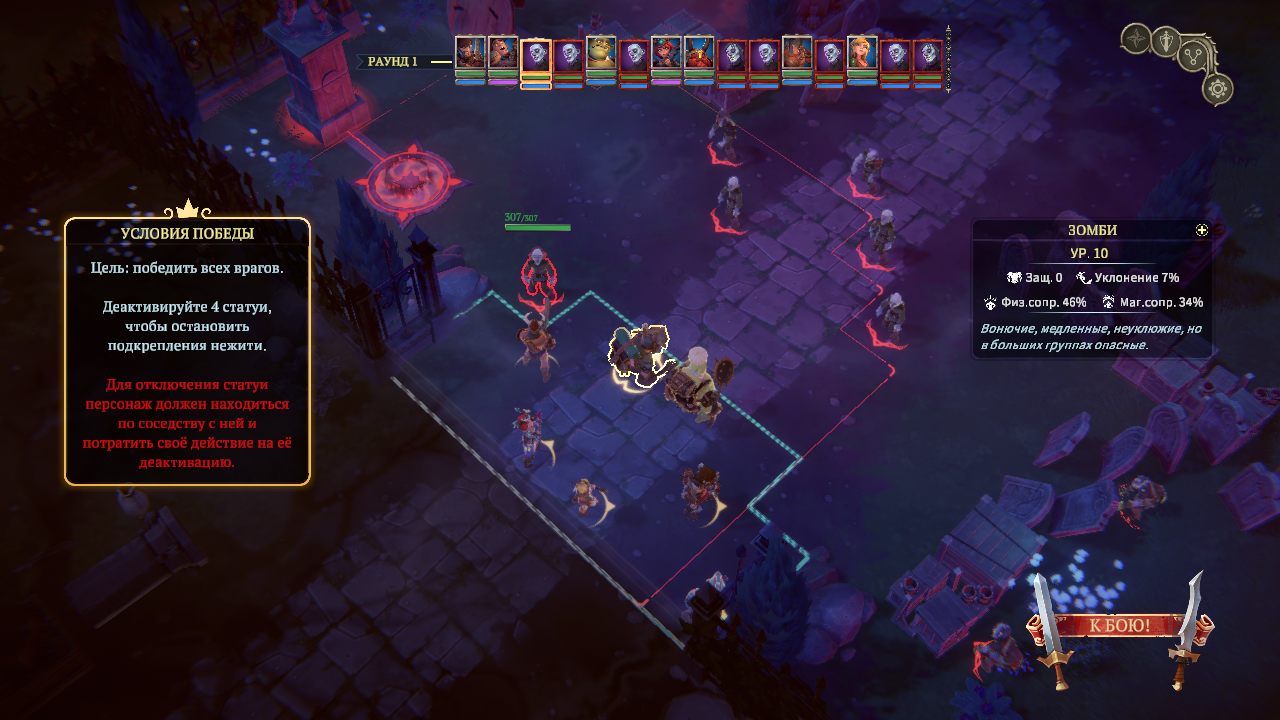
Task: Select the green ogre portrait in turn order
Action: pos(601,54)
